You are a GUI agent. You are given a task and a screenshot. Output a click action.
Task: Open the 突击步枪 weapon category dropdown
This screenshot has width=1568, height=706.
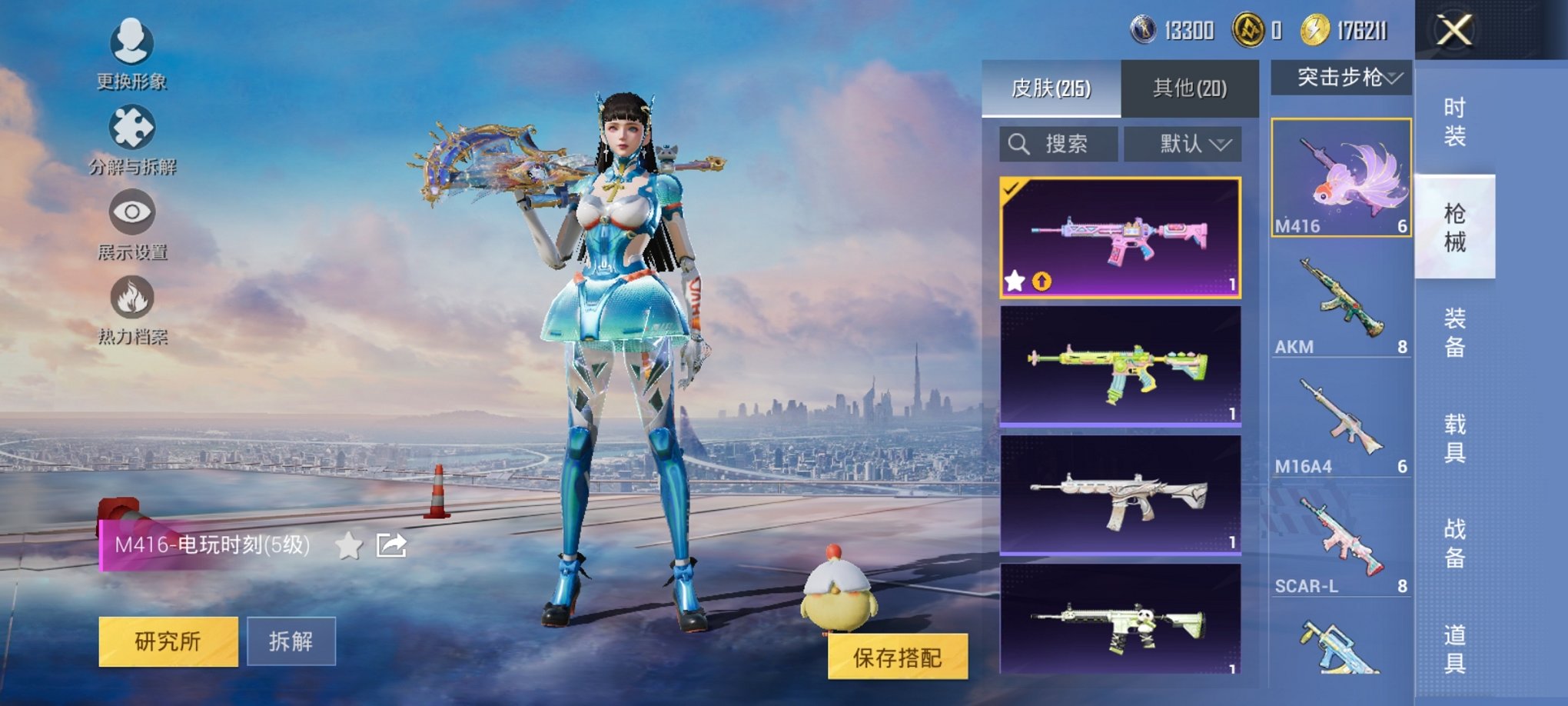[1346, 77]
